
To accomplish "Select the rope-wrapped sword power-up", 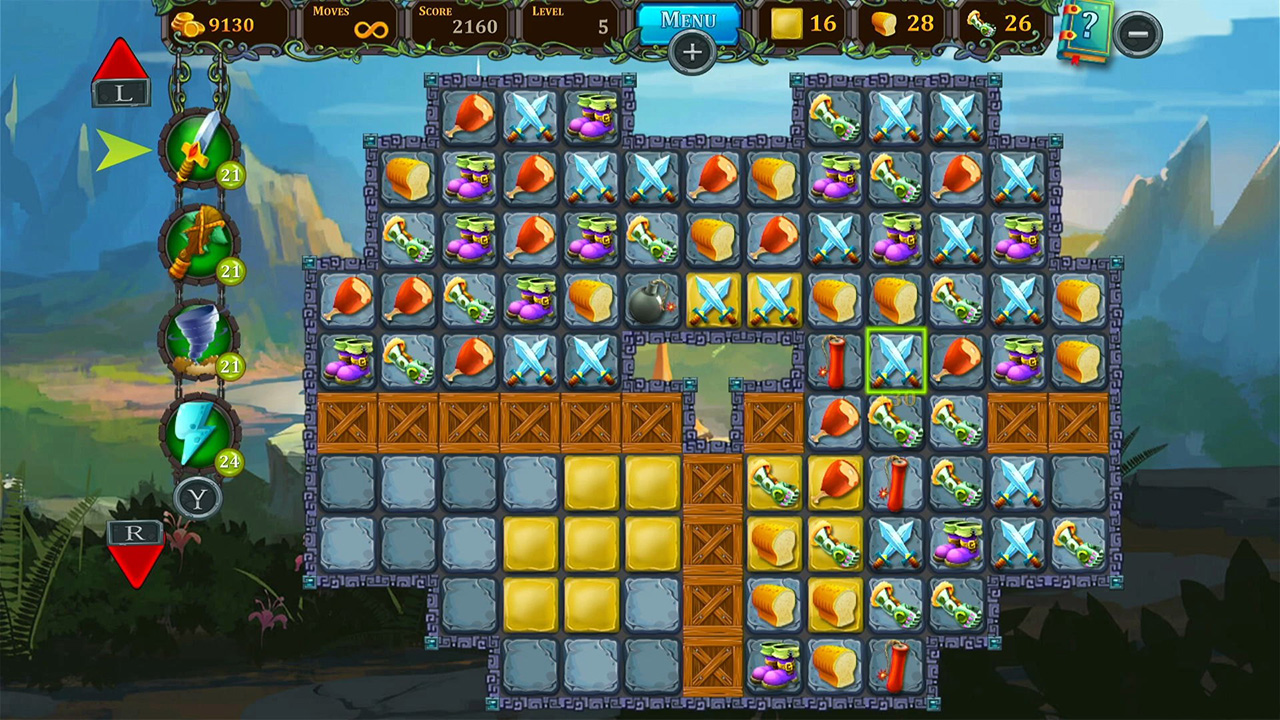I will (x=199, y=243).
